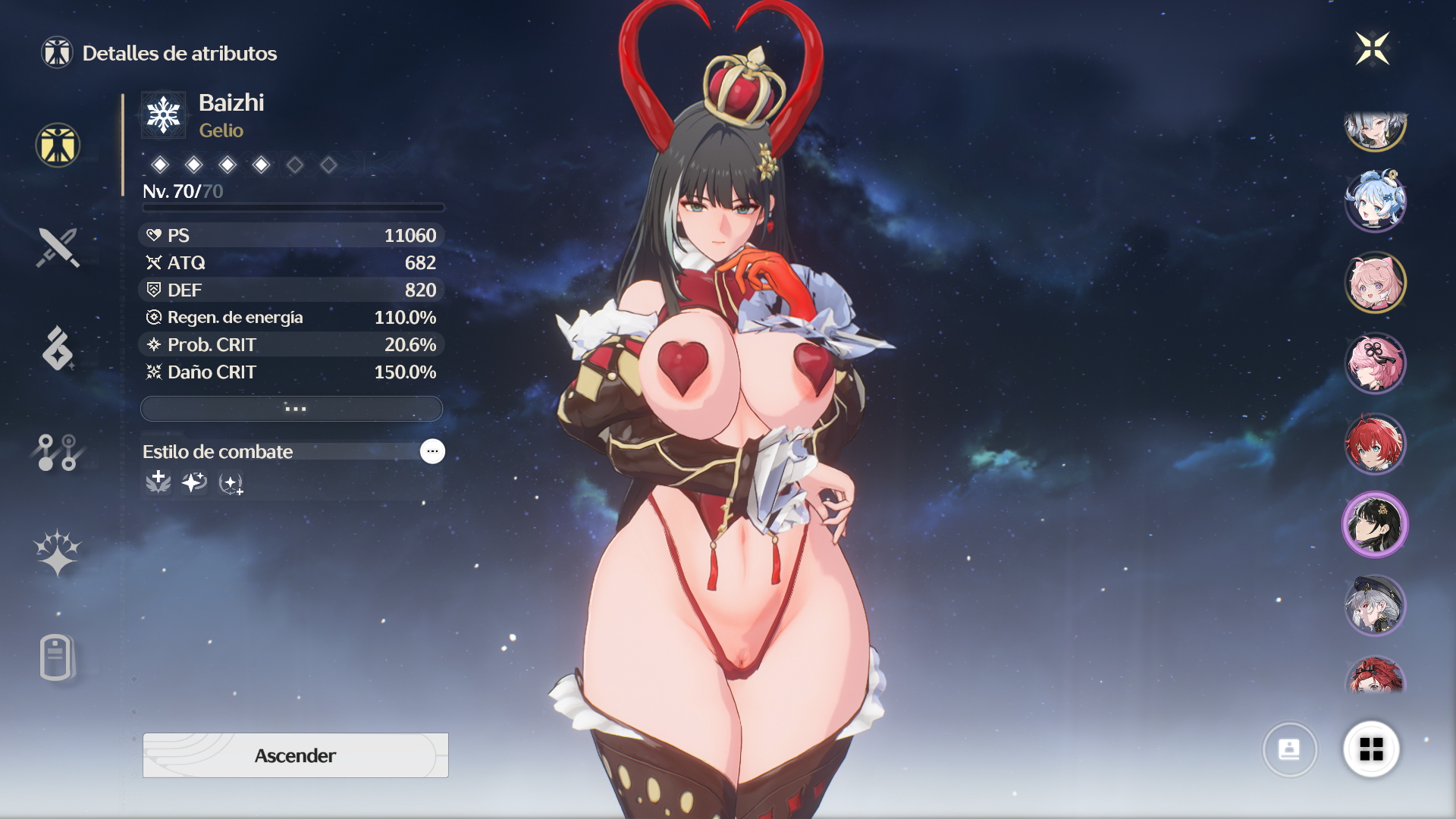The height and width of the screenshot is (819, 1456).
Task: Switch to the crossed-sword weapon tab
Action: pos(58,248)
